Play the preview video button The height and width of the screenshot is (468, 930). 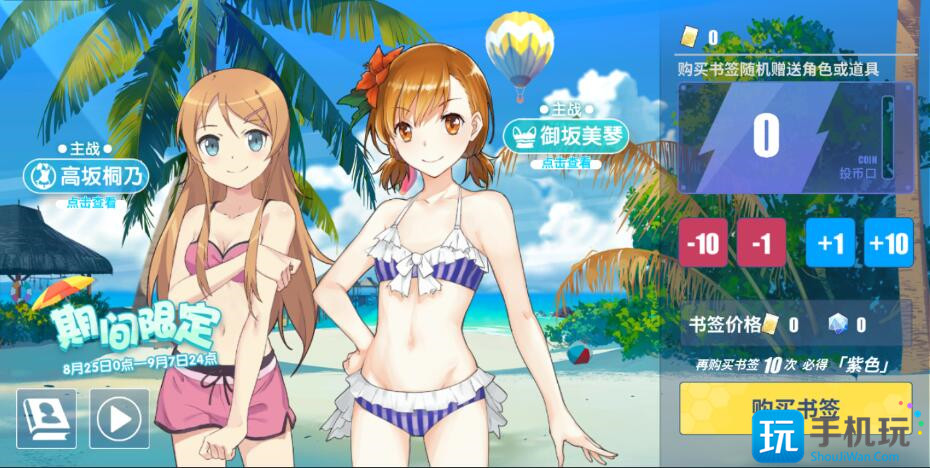[119, 418]
